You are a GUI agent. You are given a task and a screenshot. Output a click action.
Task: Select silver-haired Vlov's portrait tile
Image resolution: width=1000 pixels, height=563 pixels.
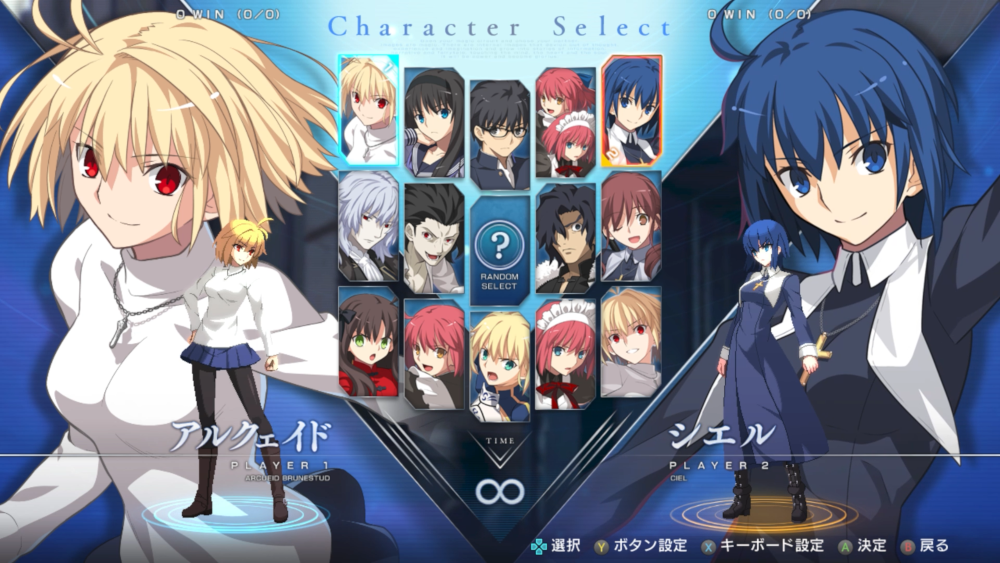click(x=369, y=226)
